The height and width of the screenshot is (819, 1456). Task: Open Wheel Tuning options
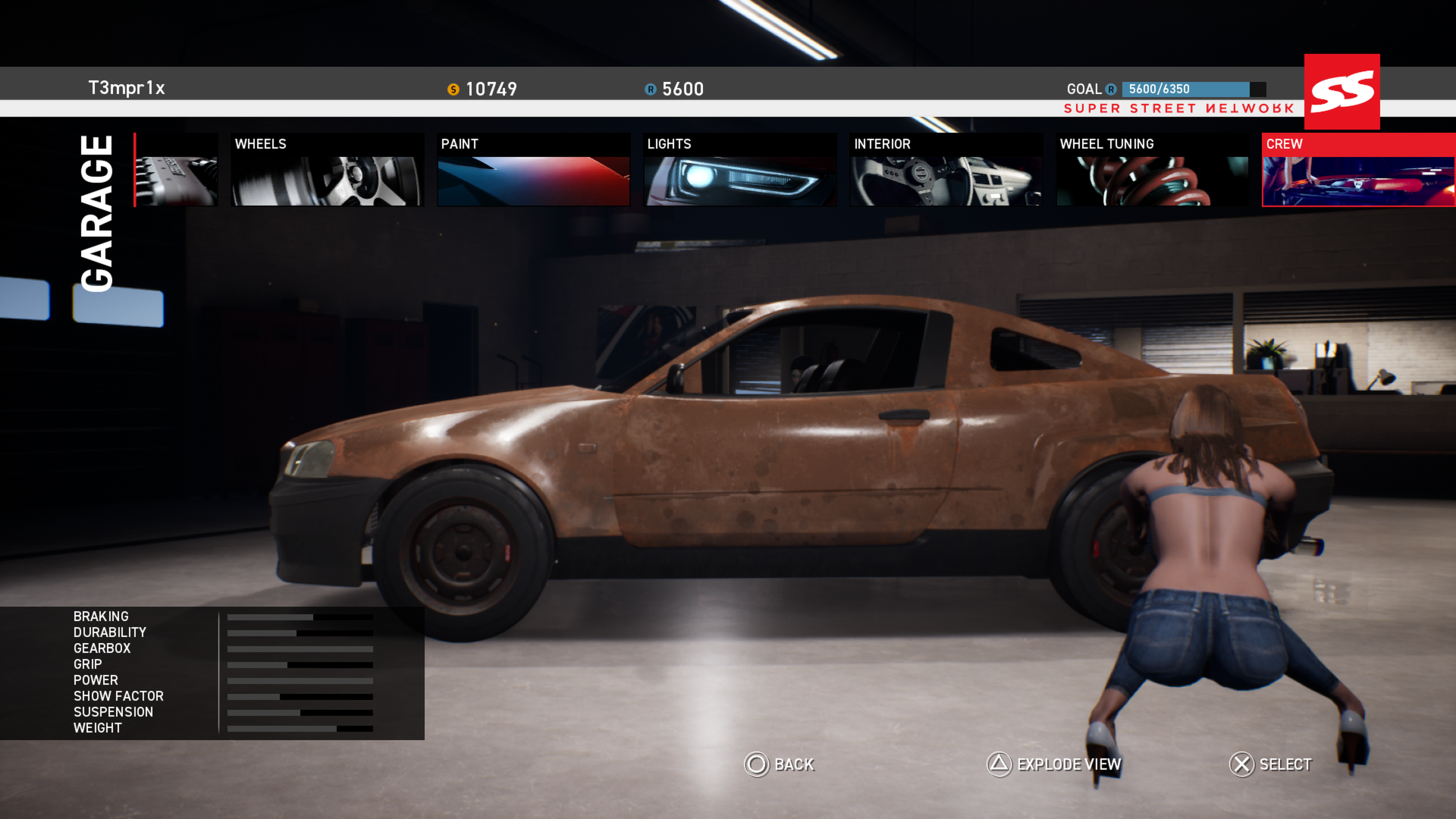[1152, 171]
